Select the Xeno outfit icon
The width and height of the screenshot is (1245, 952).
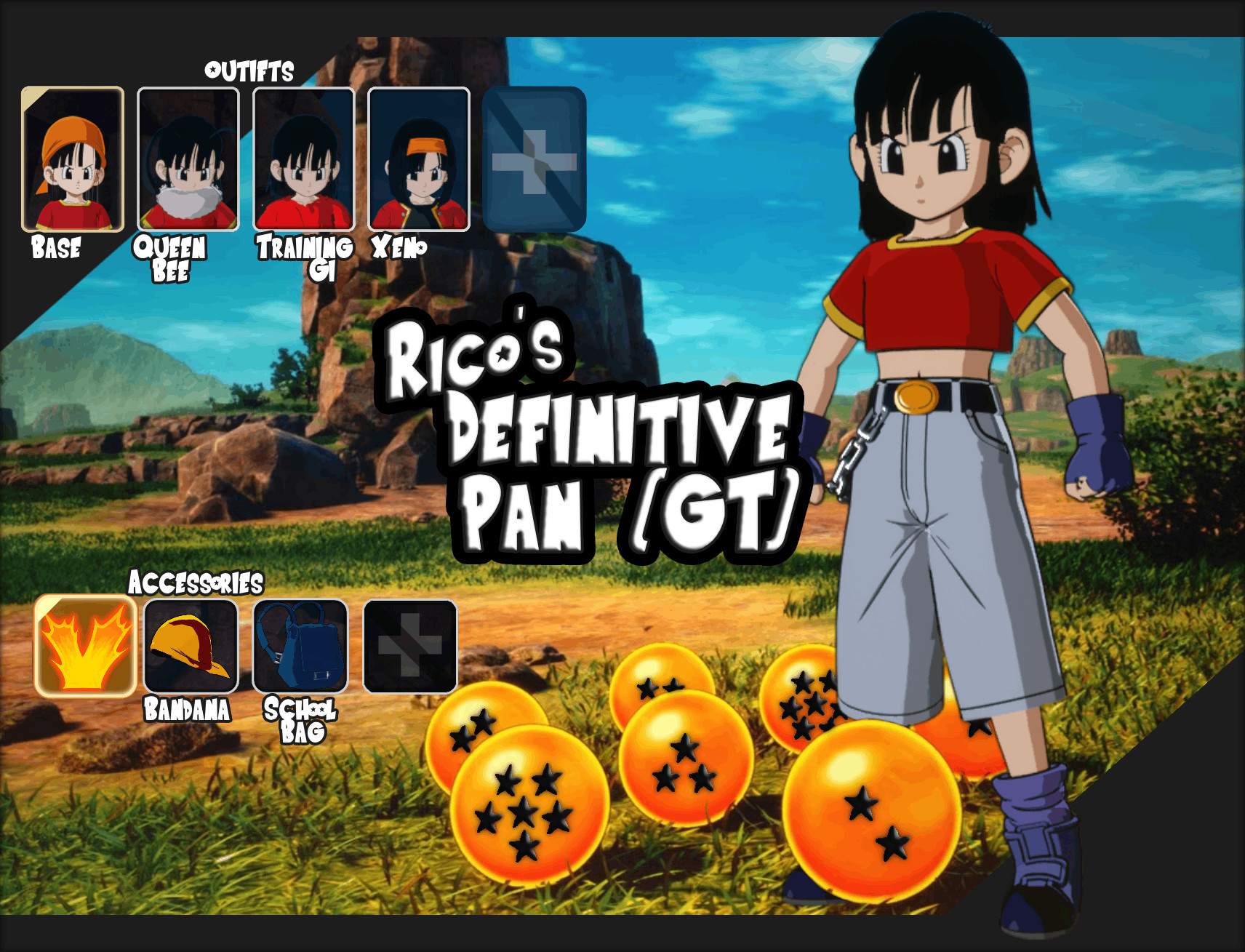pos(418,159)
